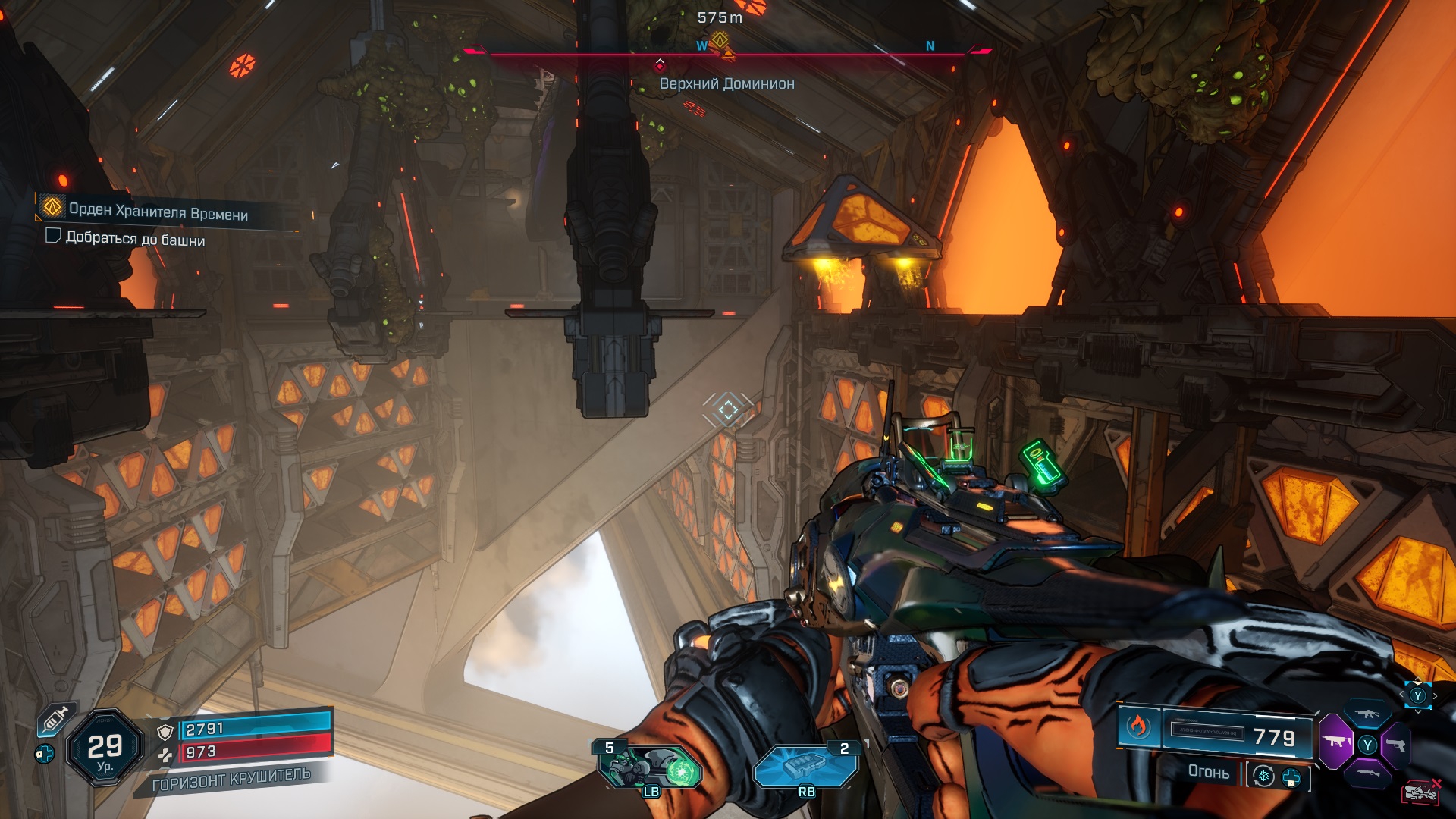Open the level 29 character badge
The width and height of the screenshot is (1456, 819).
105,748
